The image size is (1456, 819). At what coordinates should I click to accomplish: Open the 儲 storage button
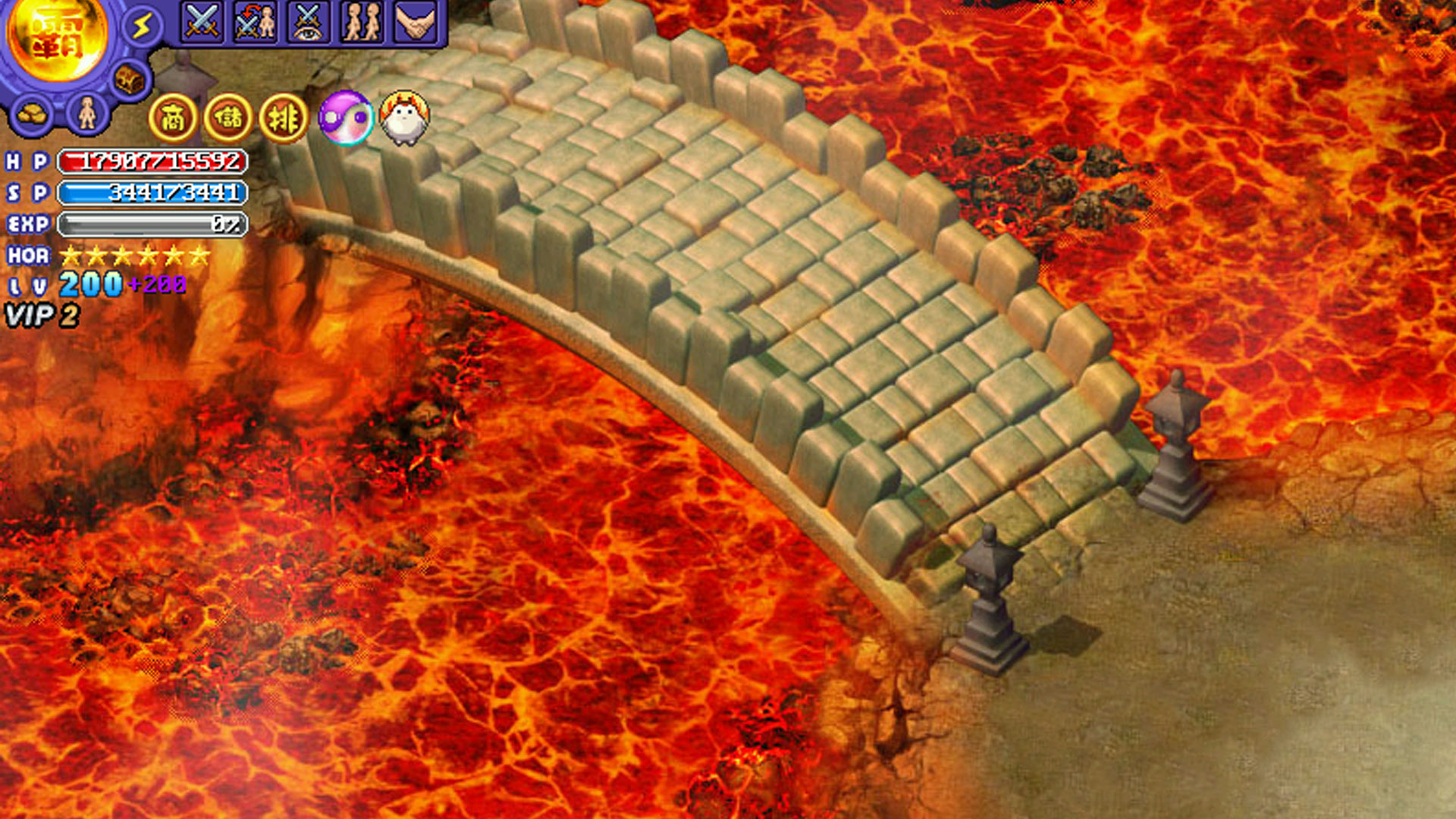(228, 118)
